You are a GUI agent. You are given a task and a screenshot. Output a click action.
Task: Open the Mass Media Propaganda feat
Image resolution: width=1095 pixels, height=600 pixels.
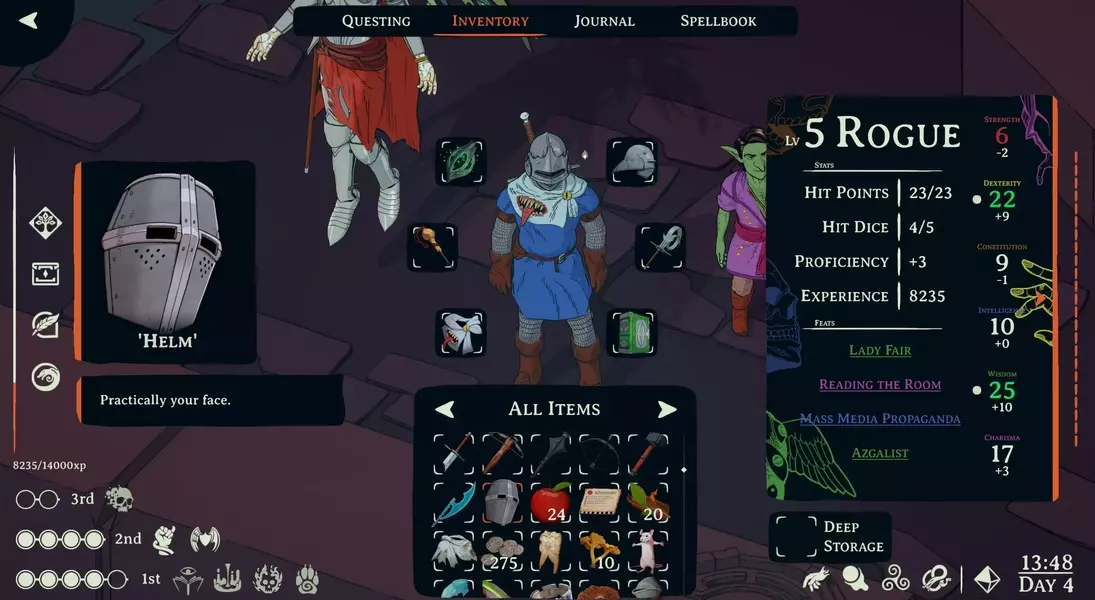[x=880, y=419]
